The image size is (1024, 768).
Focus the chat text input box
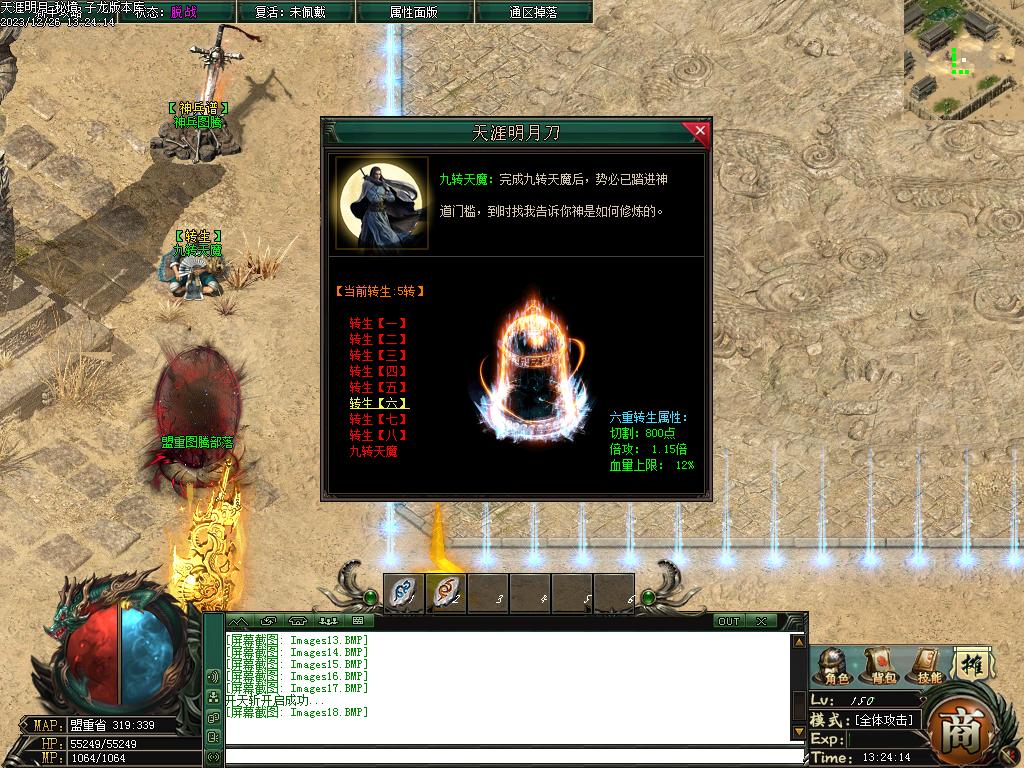[510, 757]
